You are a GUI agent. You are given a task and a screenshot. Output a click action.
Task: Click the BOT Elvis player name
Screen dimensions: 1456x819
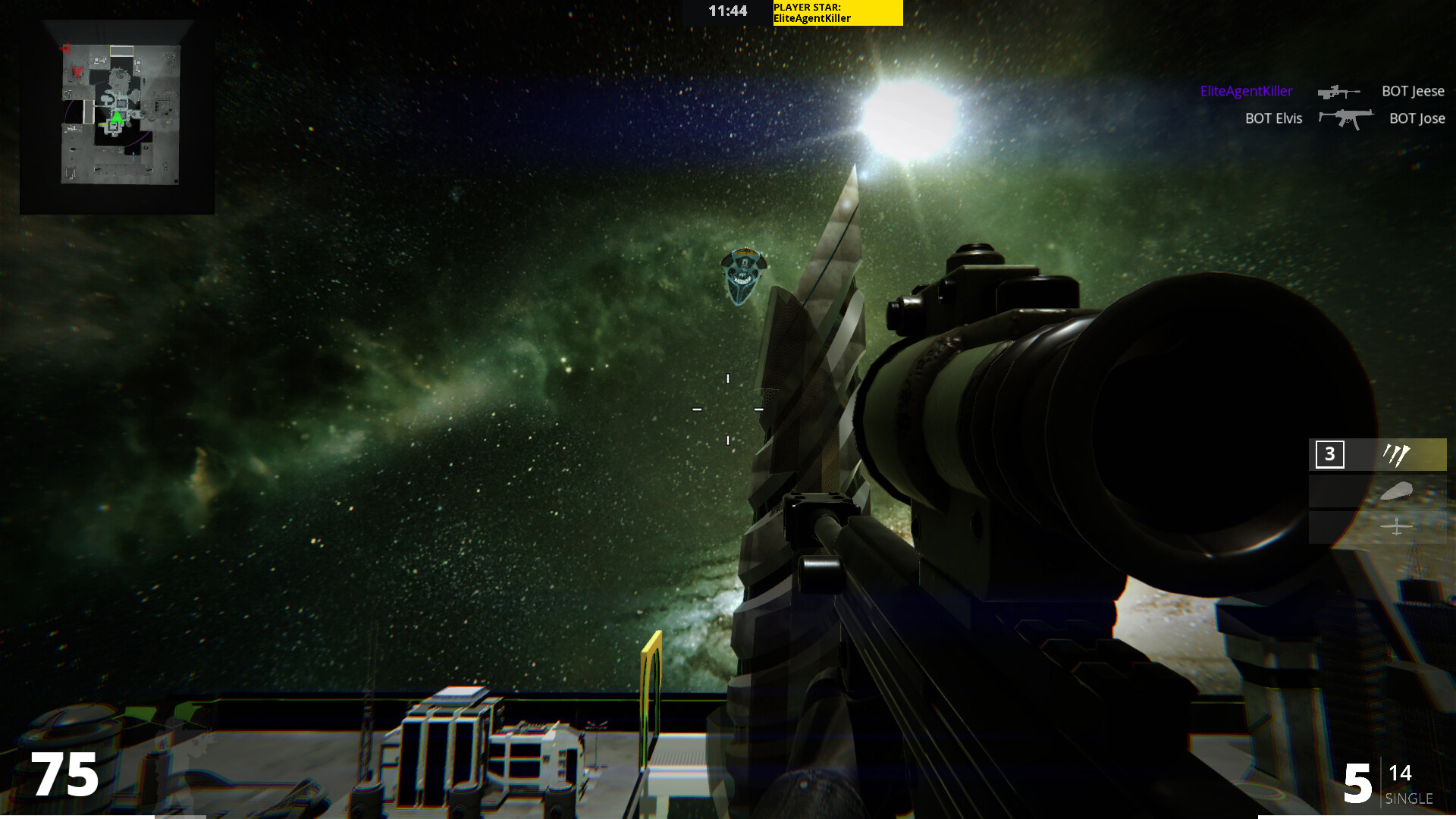coord(1273,118)
